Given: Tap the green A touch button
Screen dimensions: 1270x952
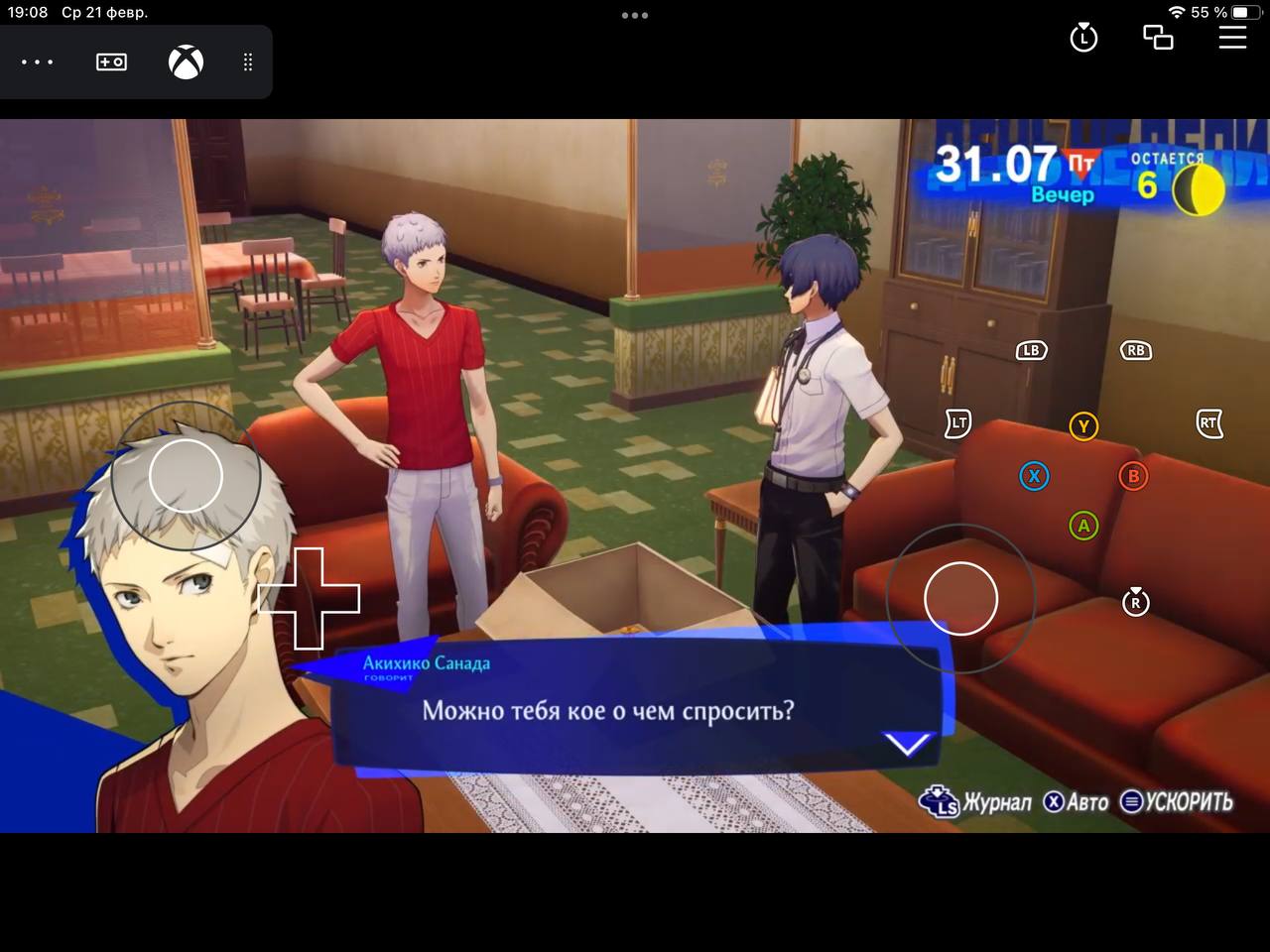Looking at the screenshot, I should click(1083, 526).
